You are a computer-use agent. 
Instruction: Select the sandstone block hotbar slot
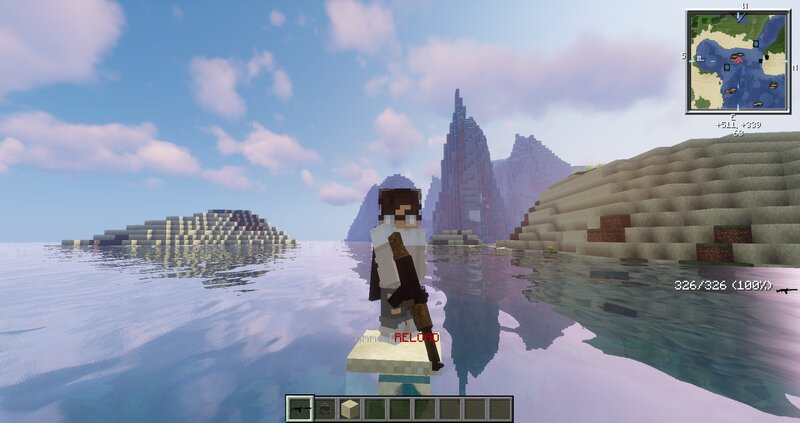(349, 408)
